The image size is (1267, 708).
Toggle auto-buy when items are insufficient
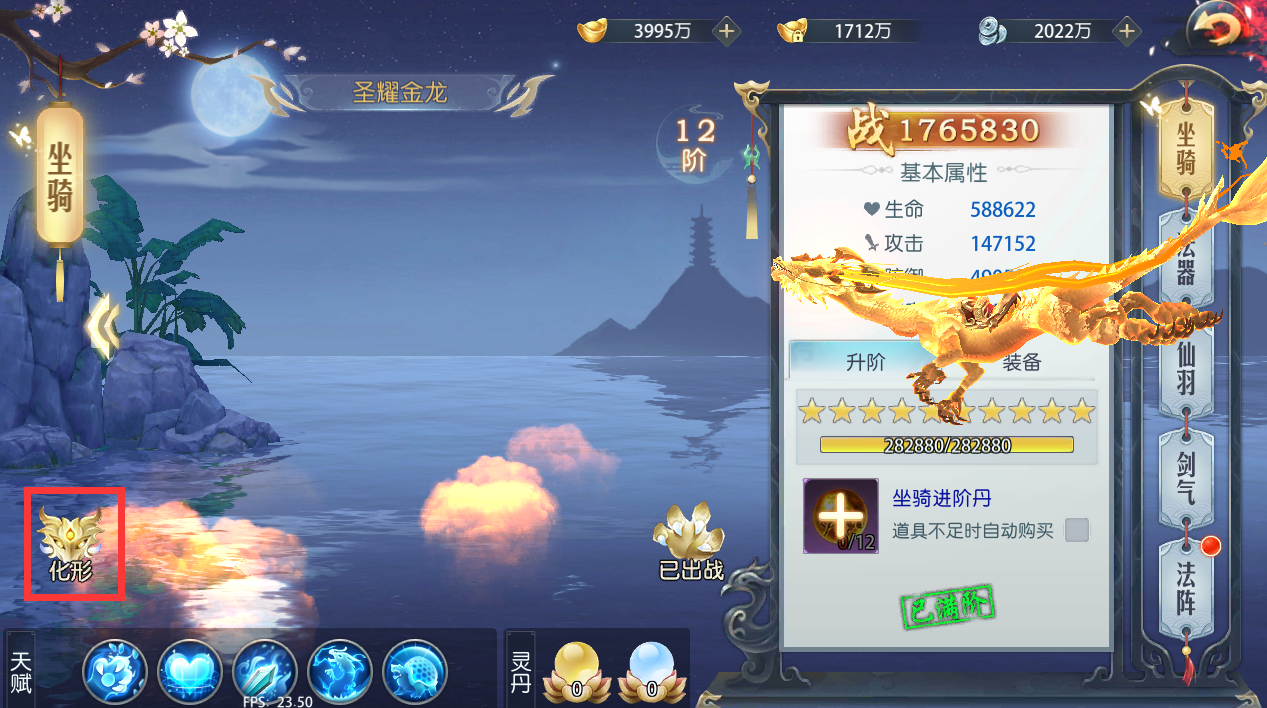pyautogui.click(x=1077, y=530)
